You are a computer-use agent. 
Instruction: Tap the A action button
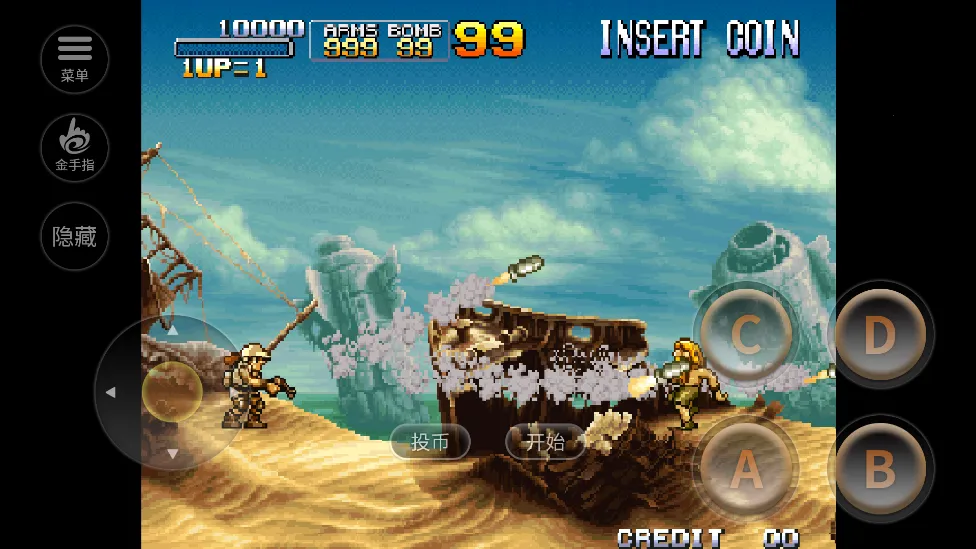[x=745, y=467]
